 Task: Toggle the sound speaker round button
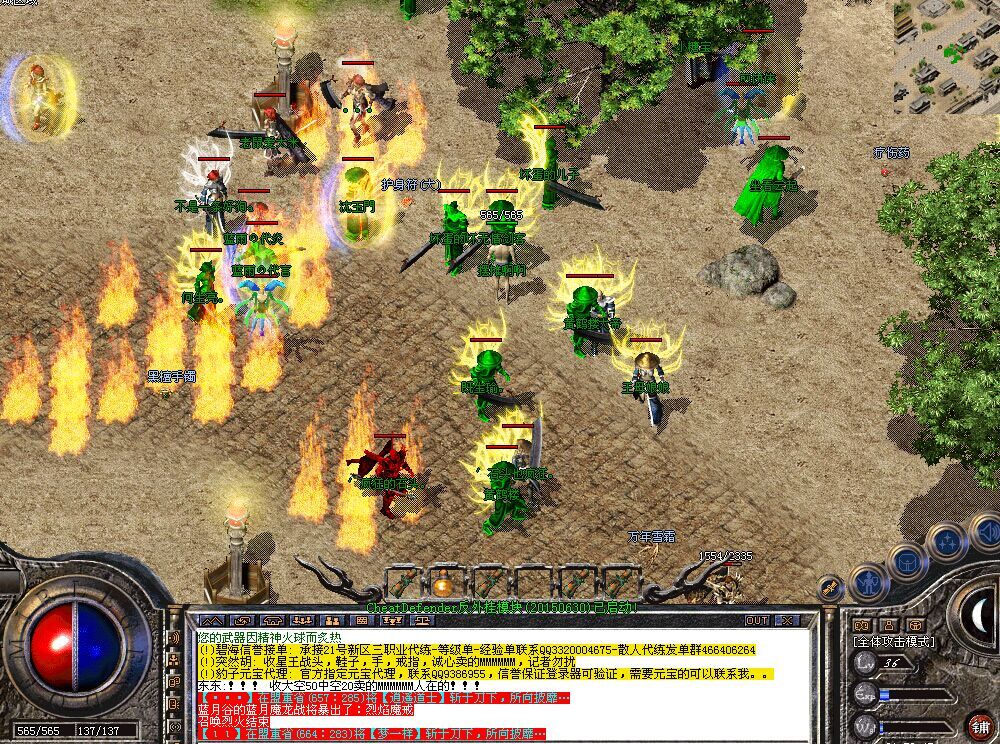(985, 534)
